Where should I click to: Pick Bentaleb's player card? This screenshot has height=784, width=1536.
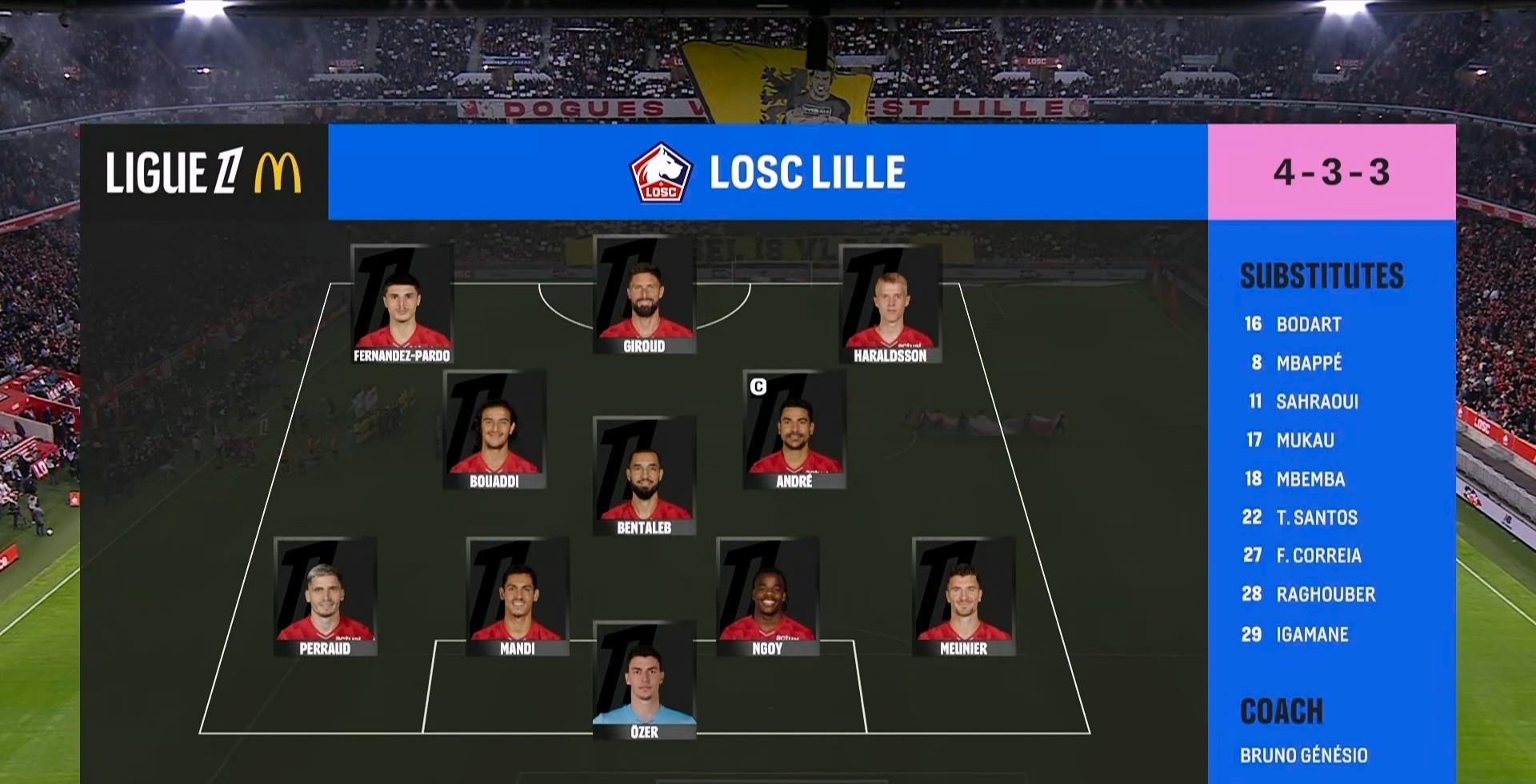(x=644, y=476)
